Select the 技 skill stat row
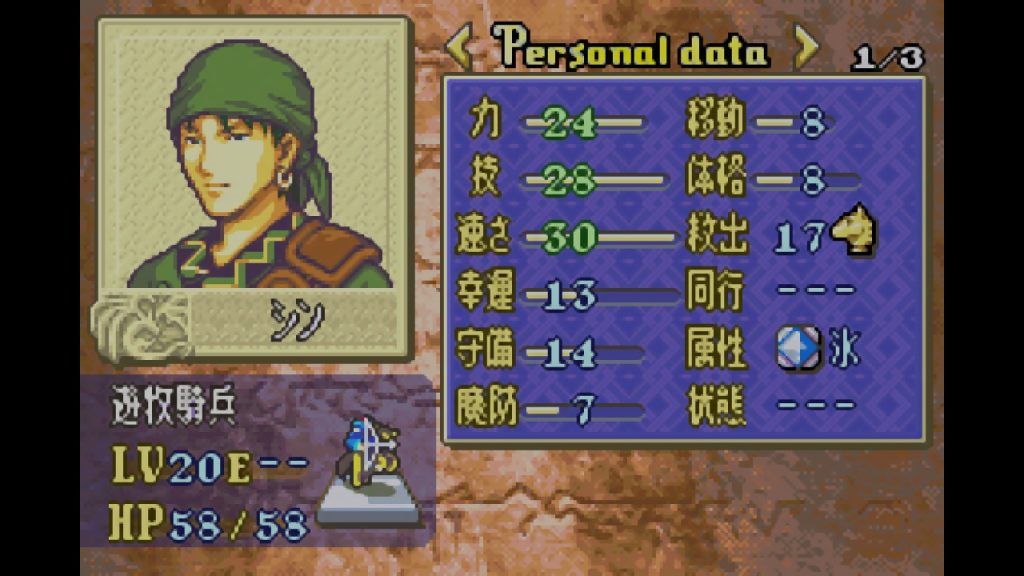Screen dimensions: 1024x576 point(566,181)
